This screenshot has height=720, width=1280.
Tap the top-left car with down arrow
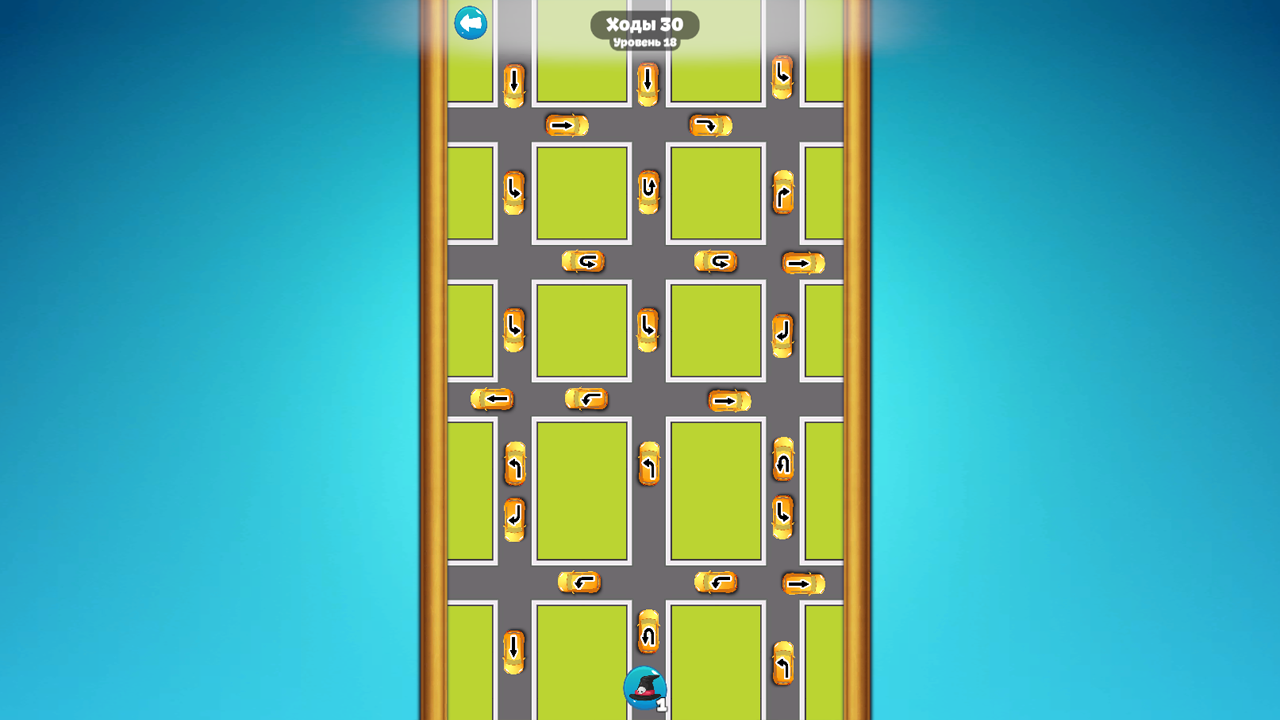click(x=513, y=80)
